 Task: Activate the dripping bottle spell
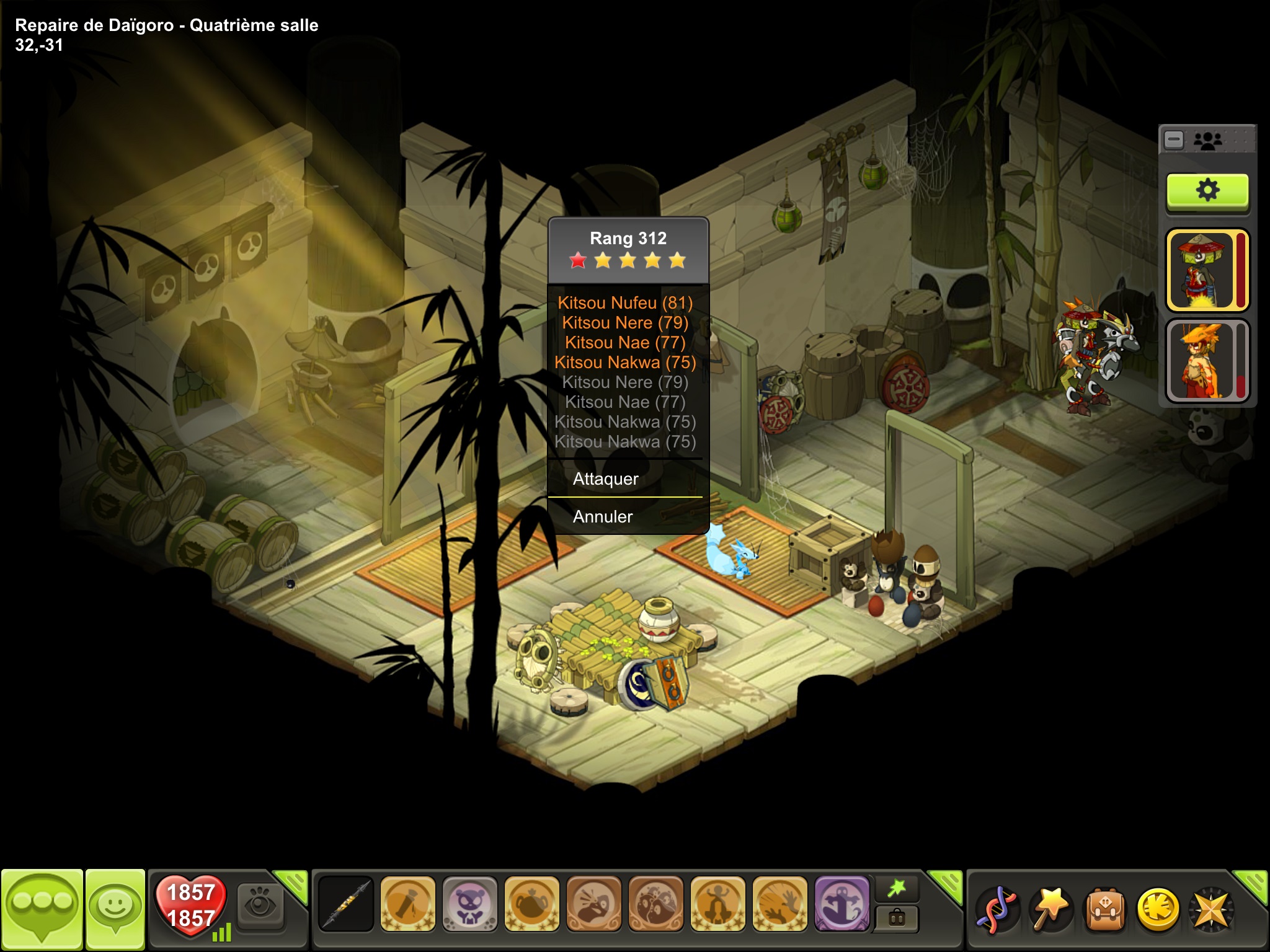[407, 904]
